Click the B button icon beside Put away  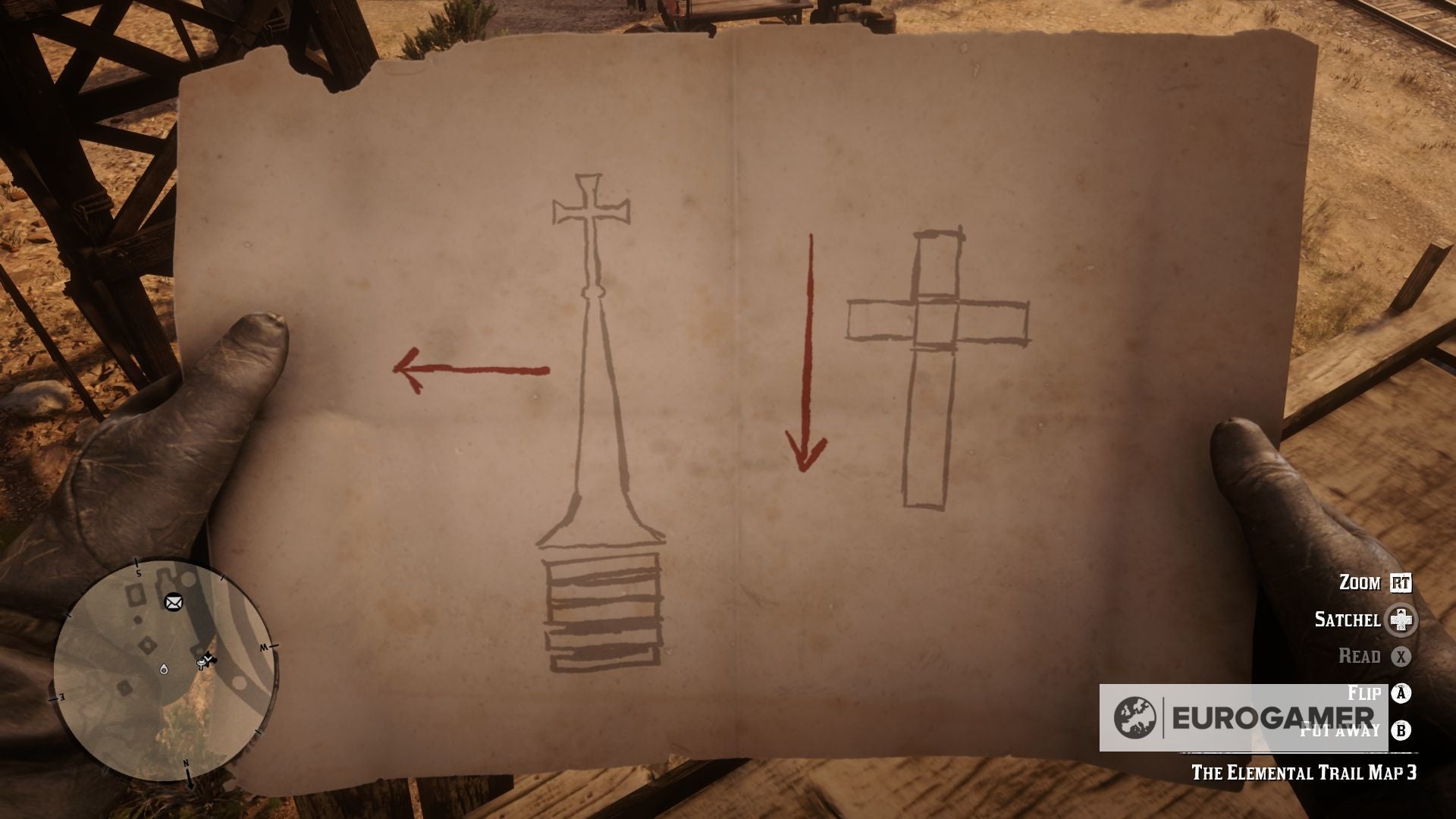pyautogui.click(x=1401, y=731)
